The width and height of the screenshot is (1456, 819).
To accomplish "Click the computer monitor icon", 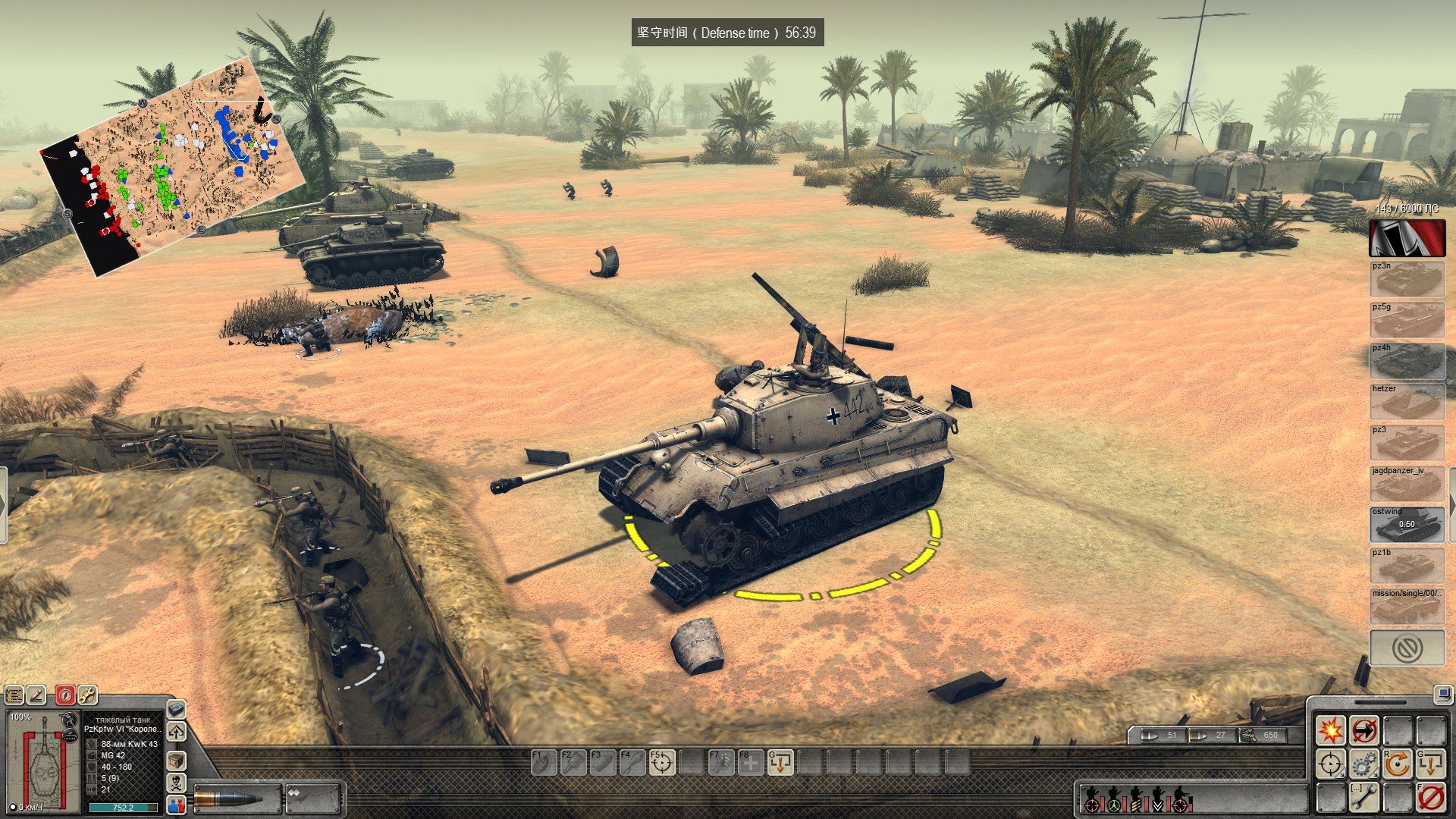I will pyautogui.click(x=1442, y=693).
